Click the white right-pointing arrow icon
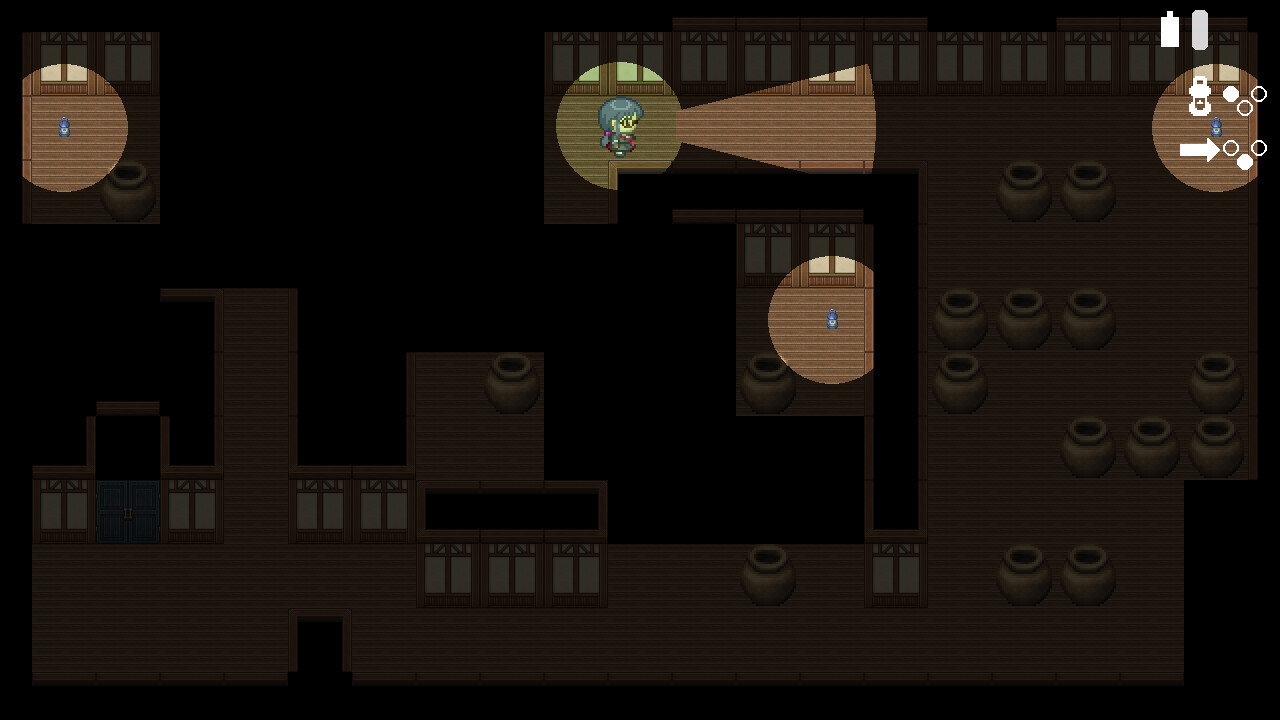 [1200, 149]
